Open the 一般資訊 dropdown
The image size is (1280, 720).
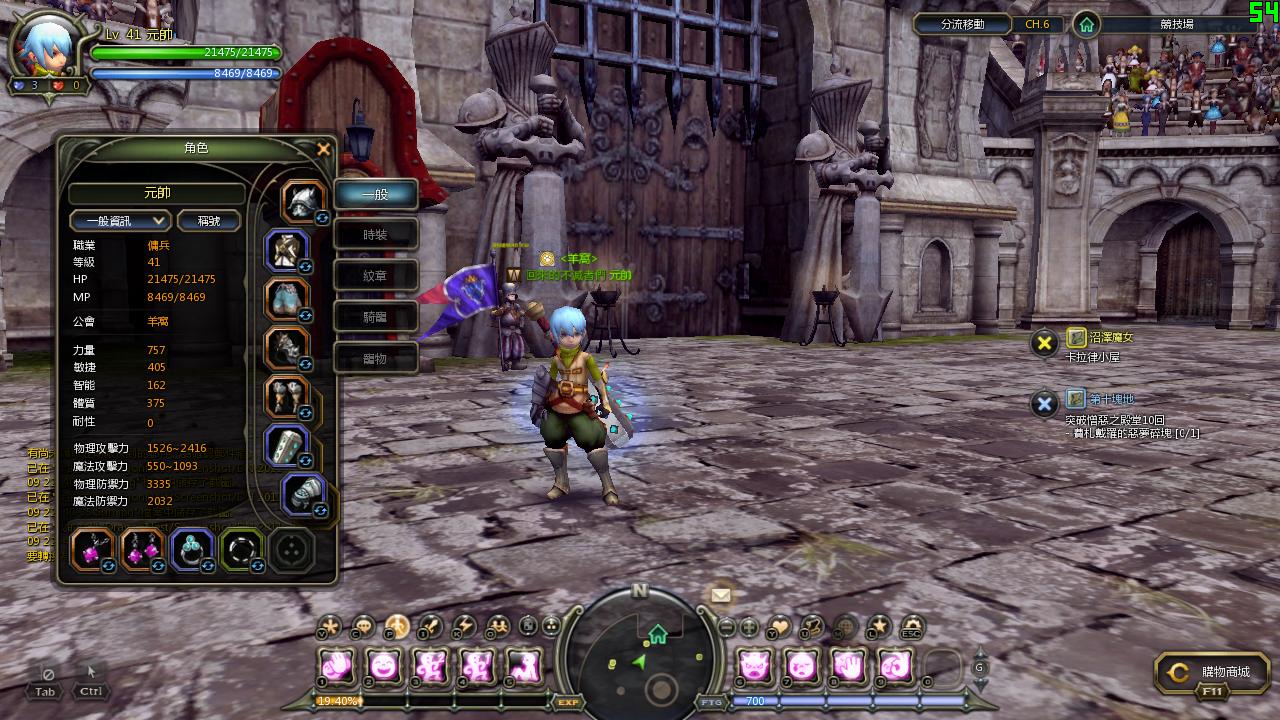pos(120,221)
